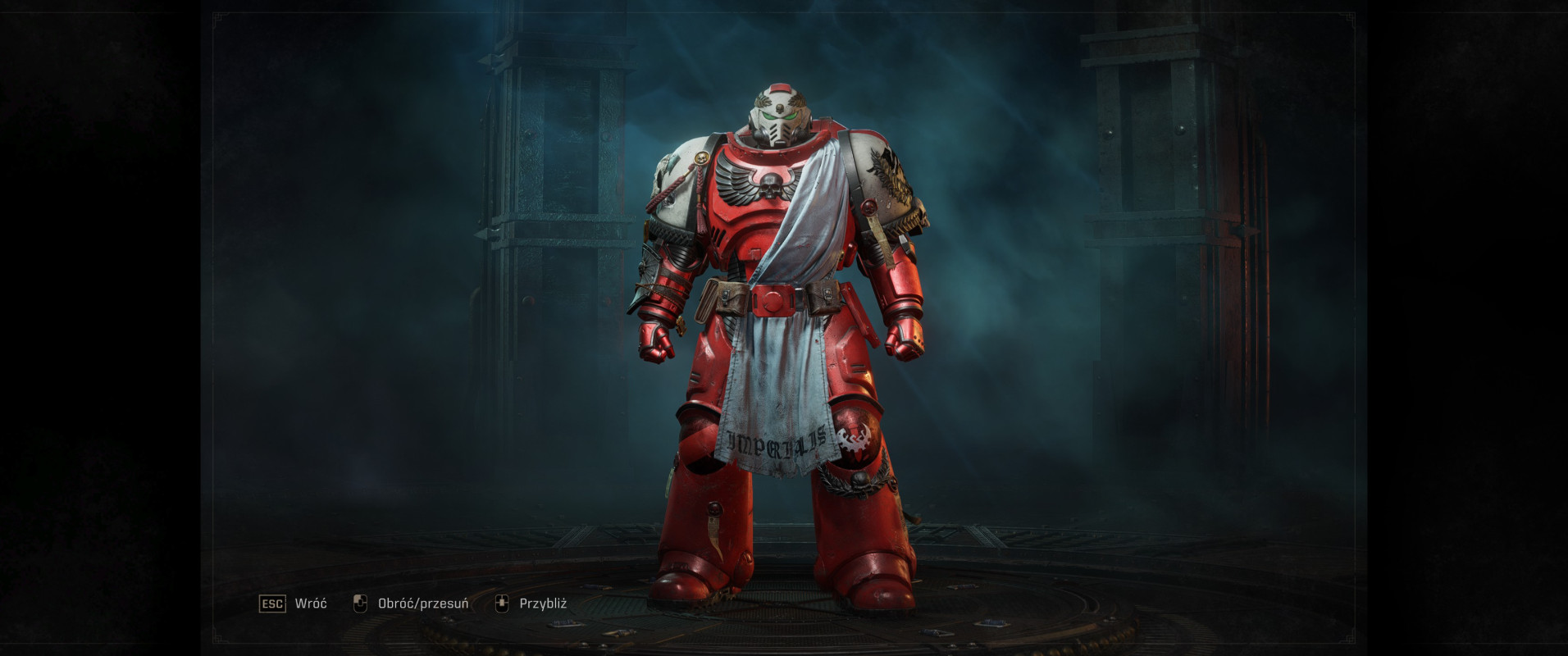
Task: Click the left mouse Obróć/przesuń icon
Action: click(x=362, y=603)
